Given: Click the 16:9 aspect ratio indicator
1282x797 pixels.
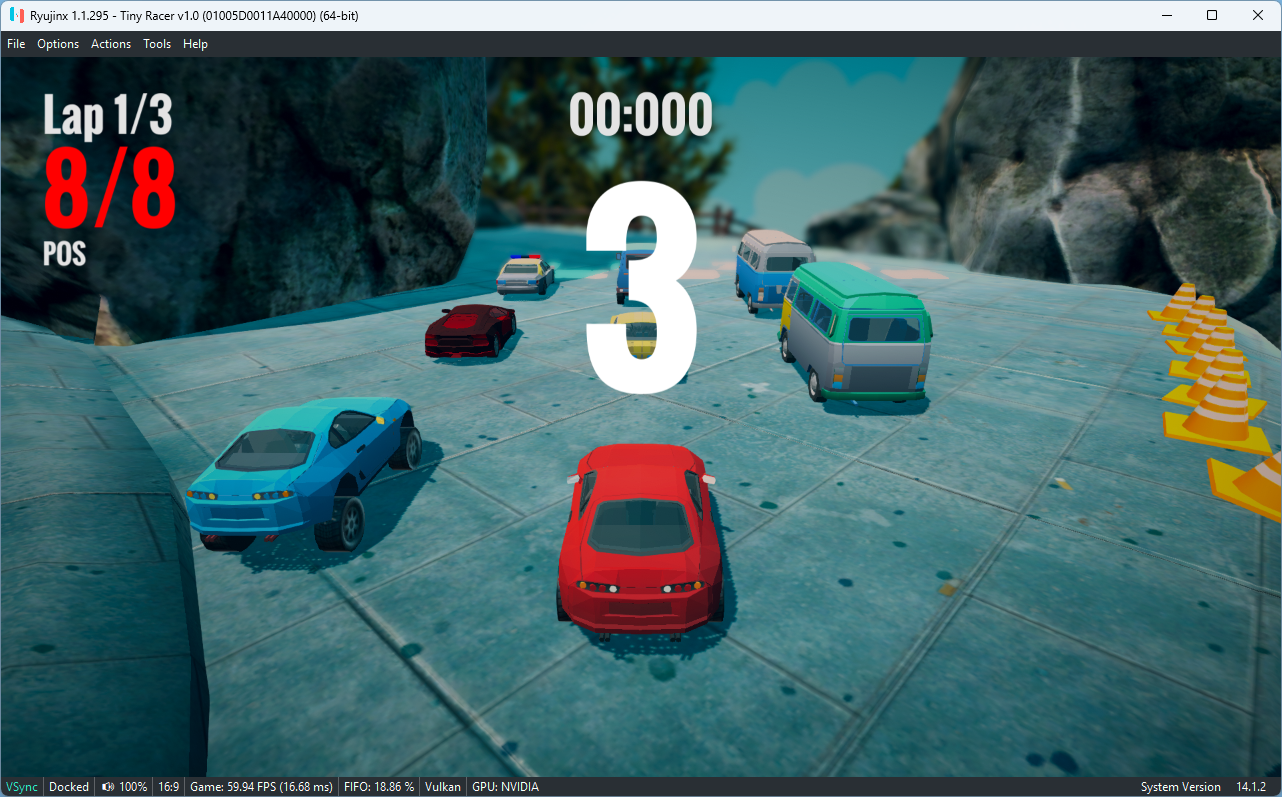Looking at the screenshot, I should tap(168, 787).
